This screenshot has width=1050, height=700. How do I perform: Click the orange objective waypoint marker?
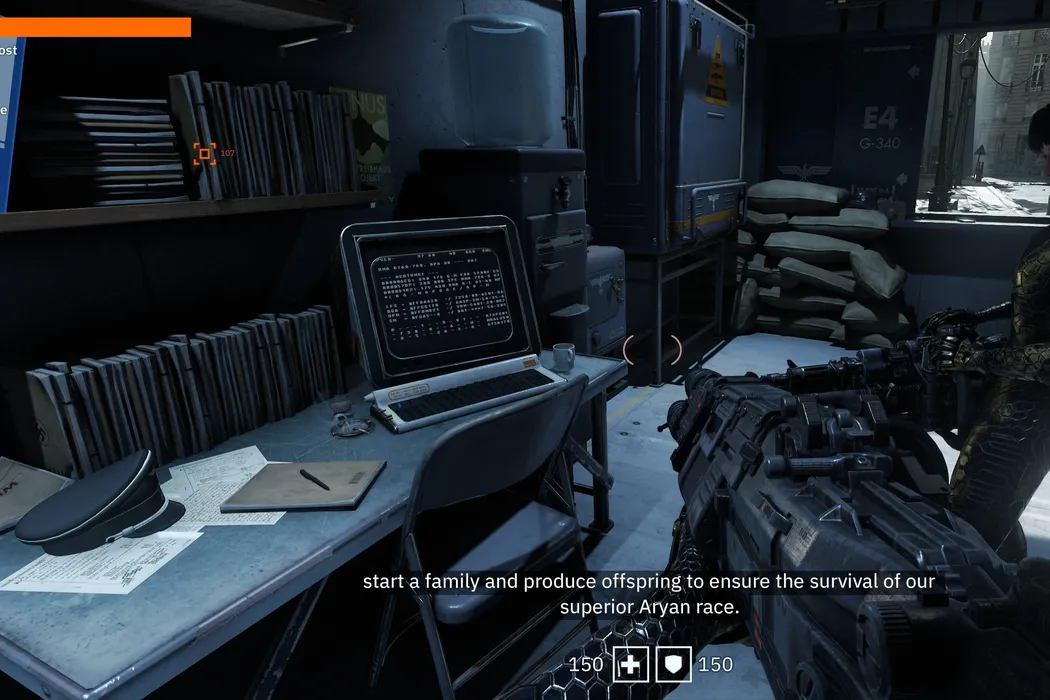click(204, 153)
